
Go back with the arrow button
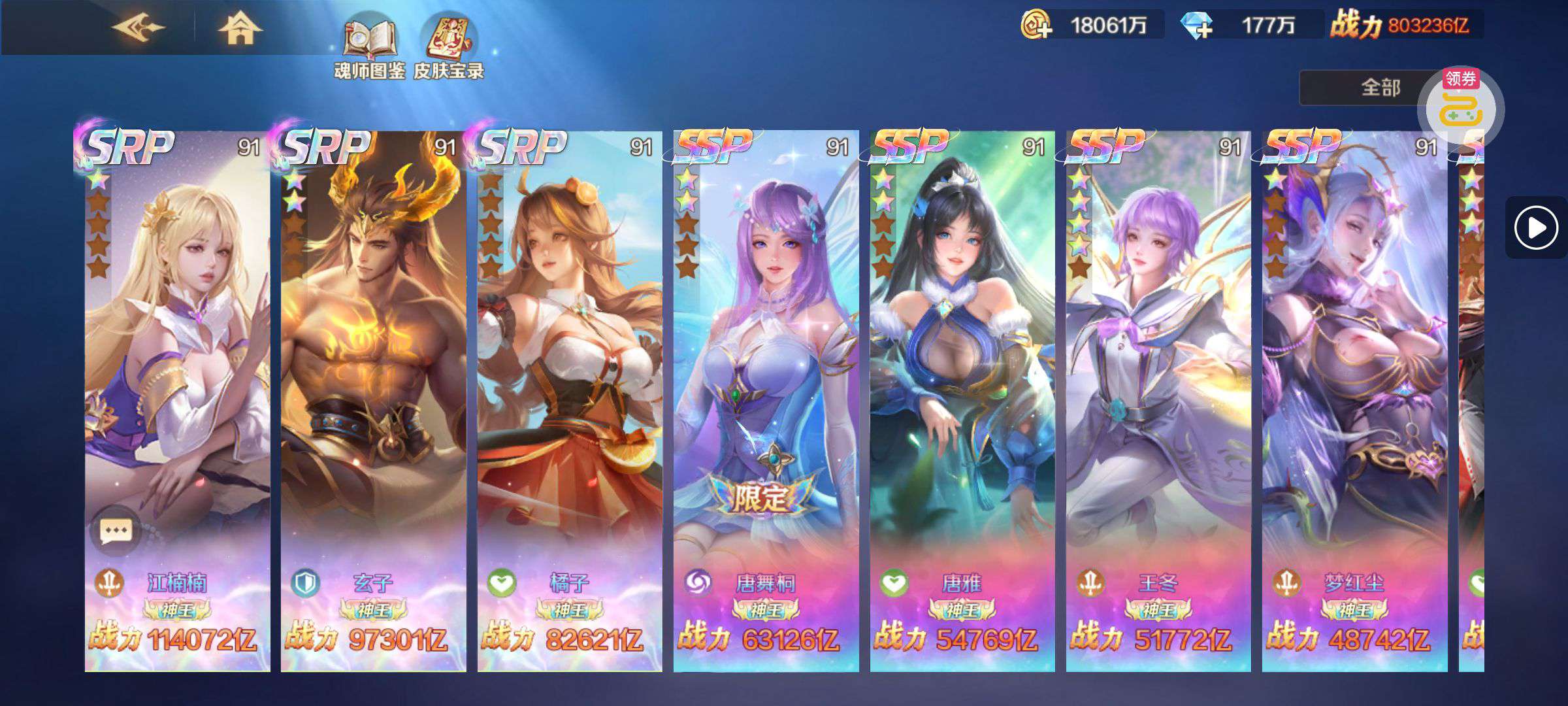(138, 28)
